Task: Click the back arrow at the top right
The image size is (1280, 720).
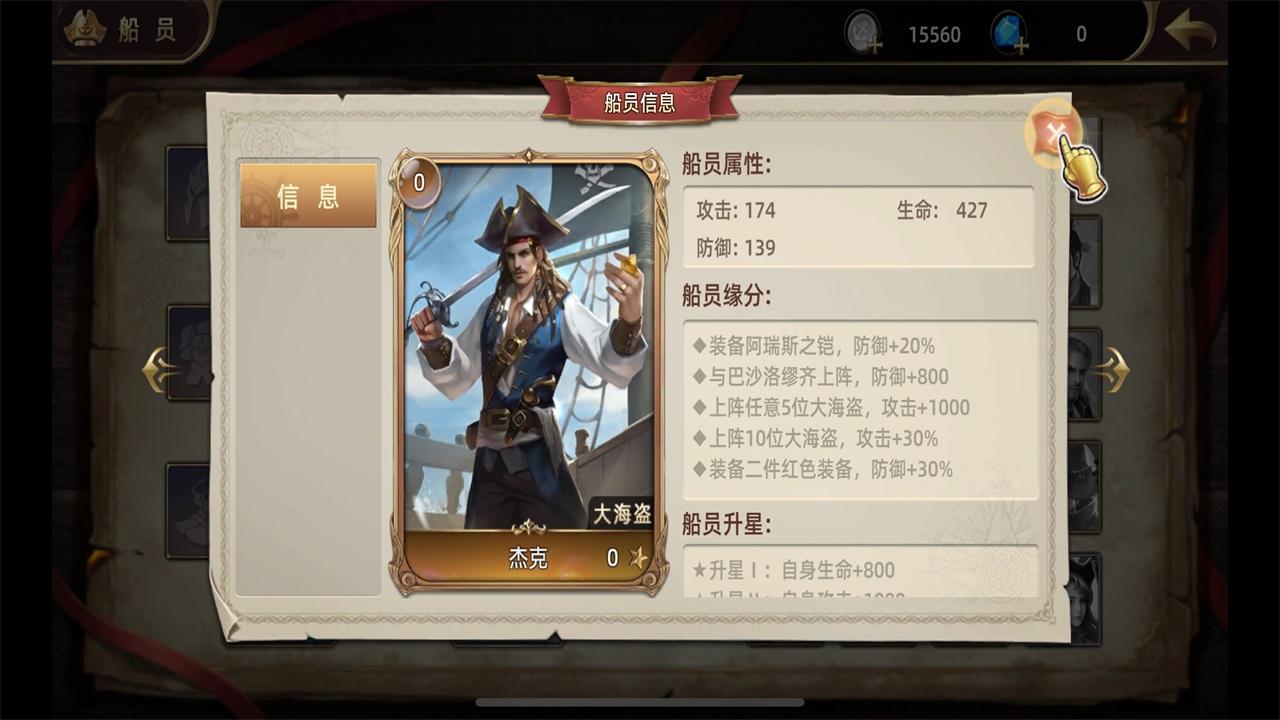Action: pos(1190,31)
